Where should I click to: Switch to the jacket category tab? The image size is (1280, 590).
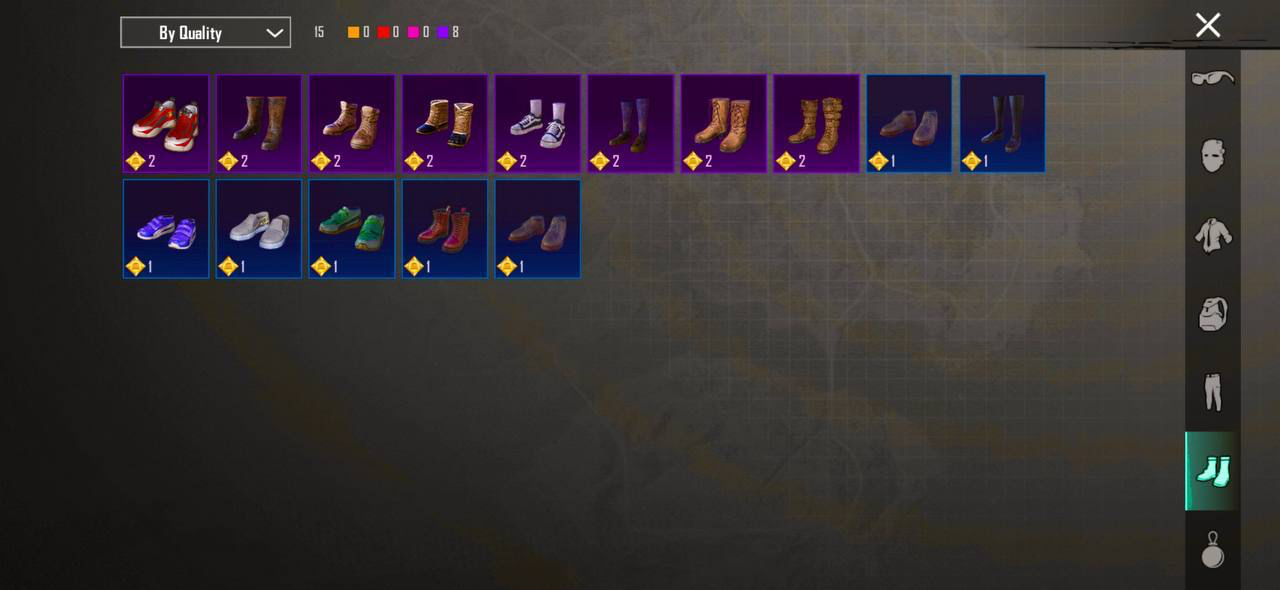click(x=1213, y=235)
